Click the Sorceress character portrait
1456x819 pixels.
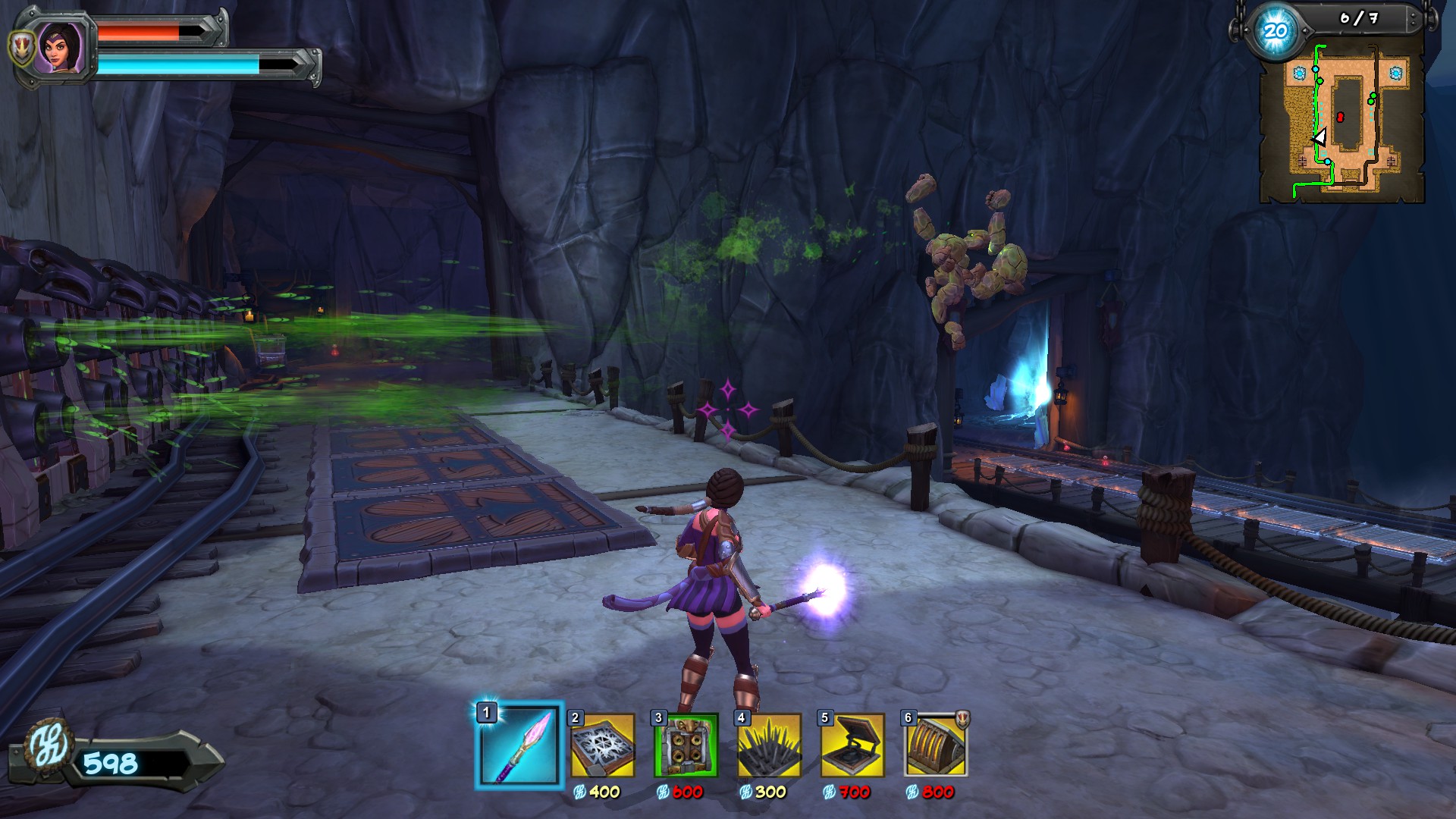61,47
